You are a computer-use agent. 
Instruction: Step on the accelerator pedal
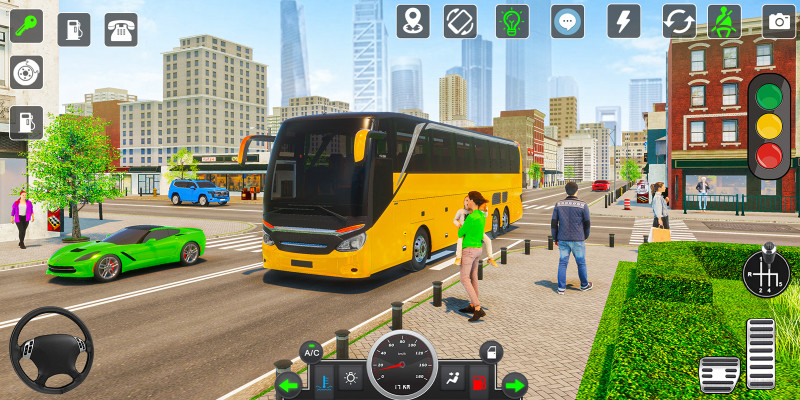(x=761, y=353)
